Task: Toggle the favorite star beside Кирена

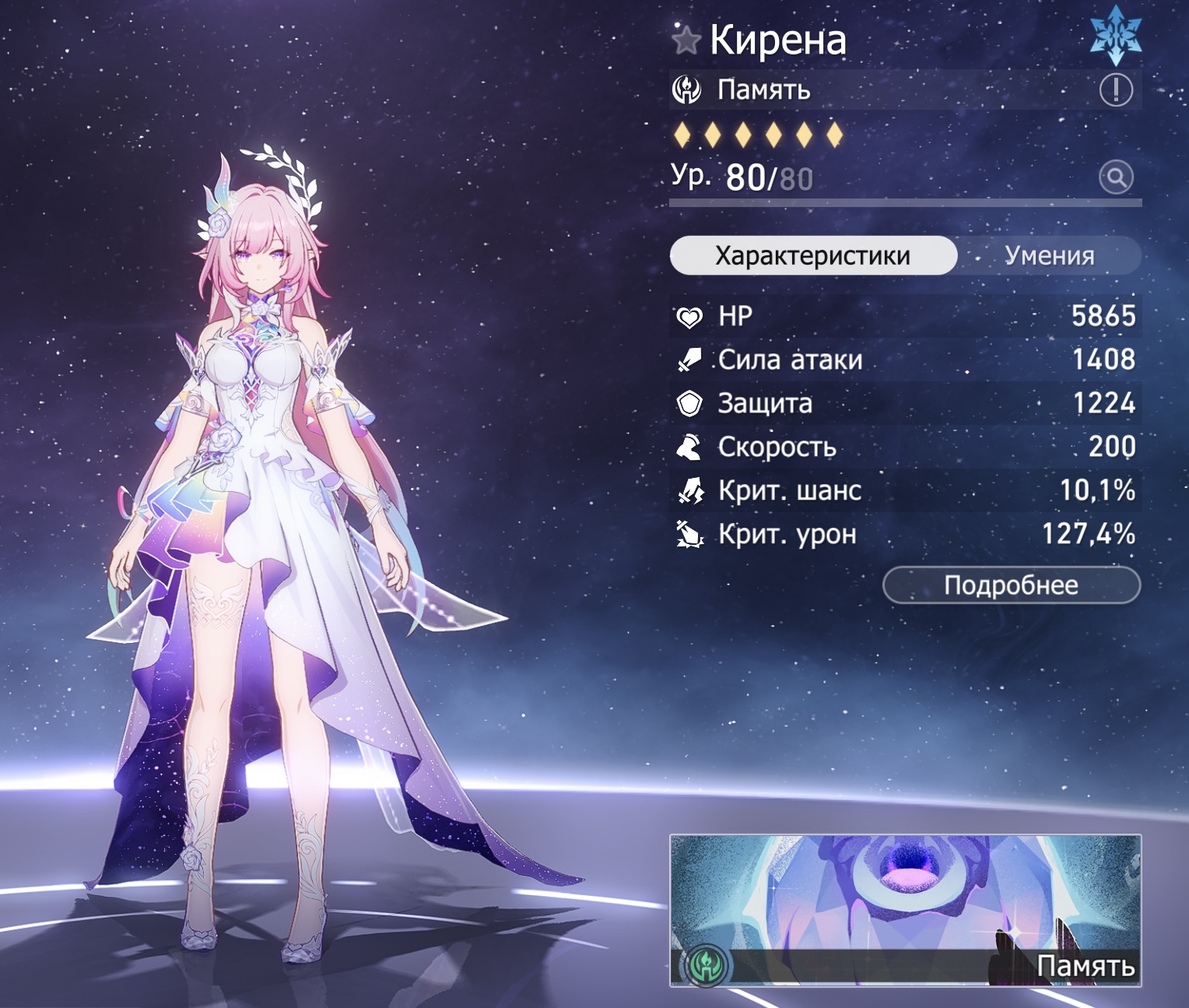Action: pos(686,40)
